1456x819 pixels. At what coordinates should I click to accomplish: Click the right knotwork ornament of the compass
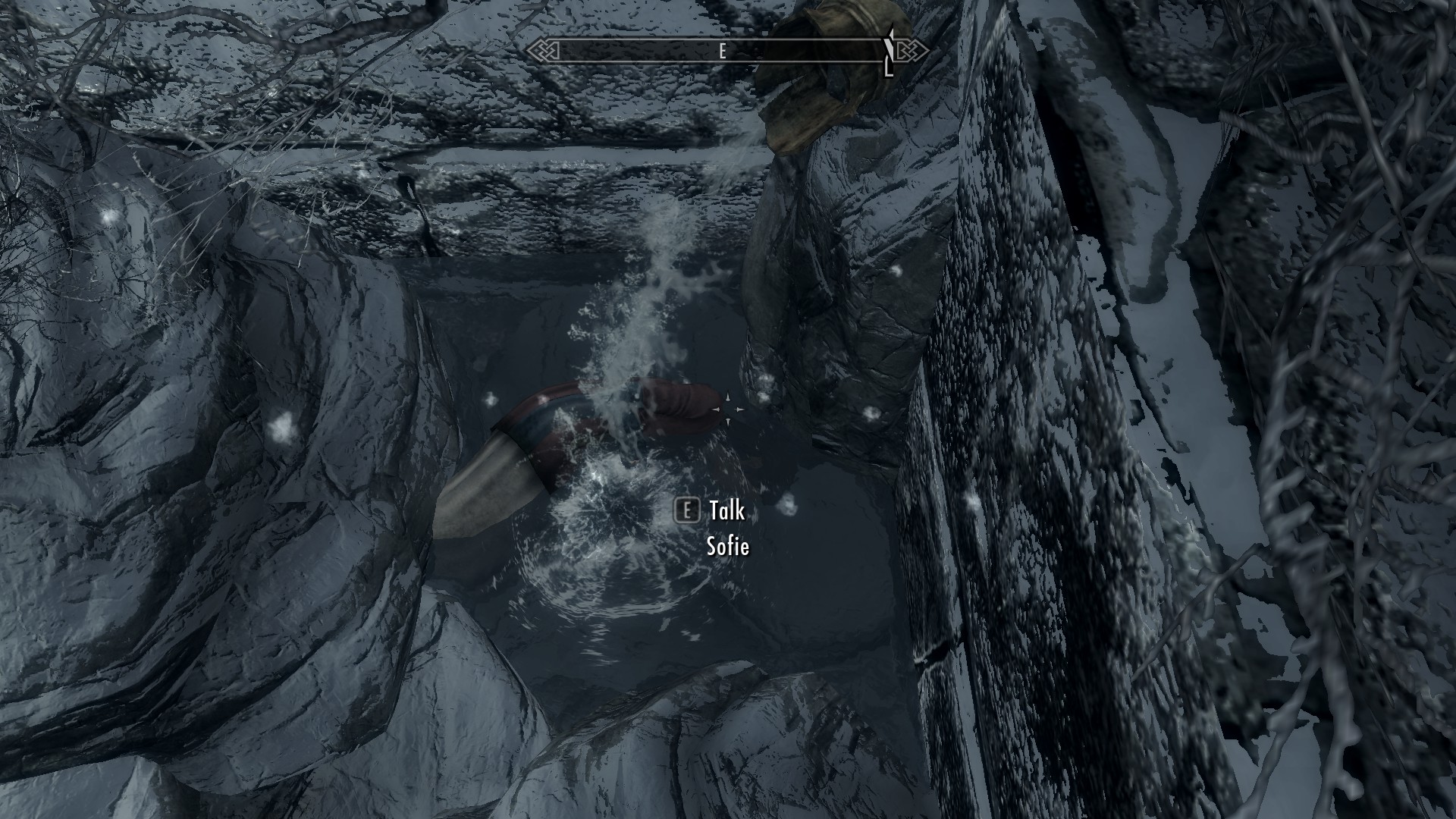(910, 49)
